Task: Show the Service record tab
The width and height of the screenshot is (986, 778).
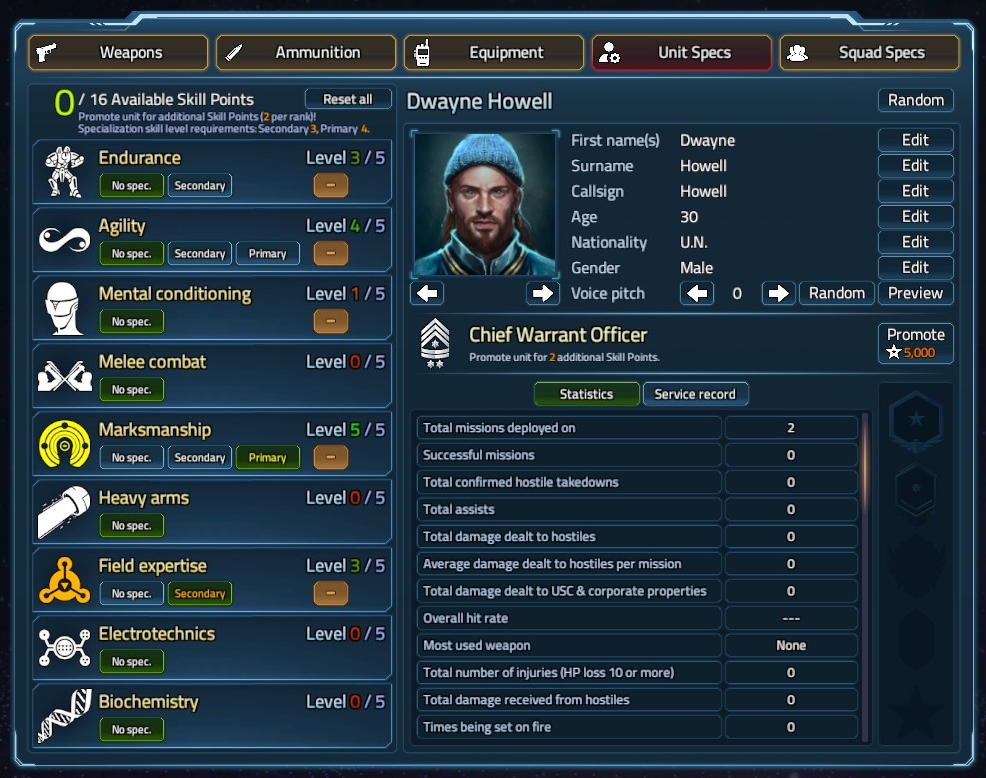Action: pyautogui.click(x=695, y=394)
